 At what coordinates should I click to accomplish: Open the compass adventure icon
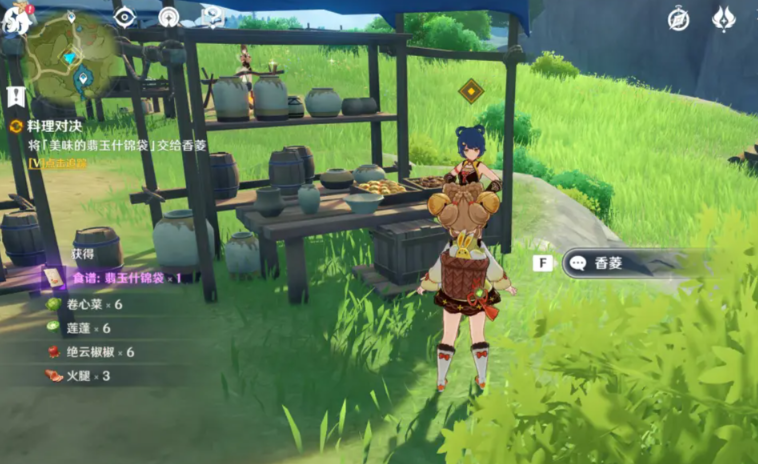[679, 18]
